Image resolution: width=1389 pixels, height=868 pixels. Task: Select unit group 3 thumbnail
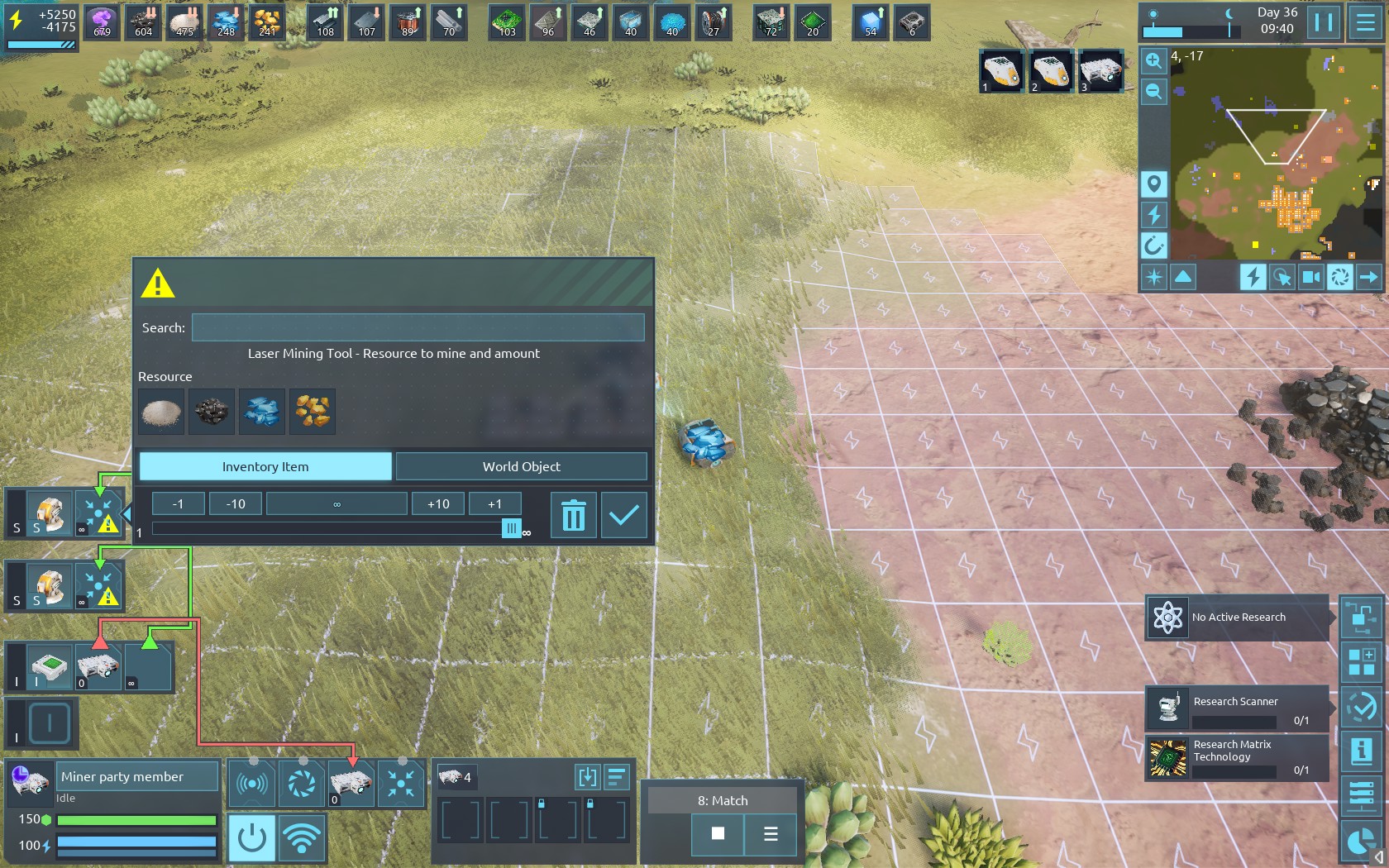1101,71
